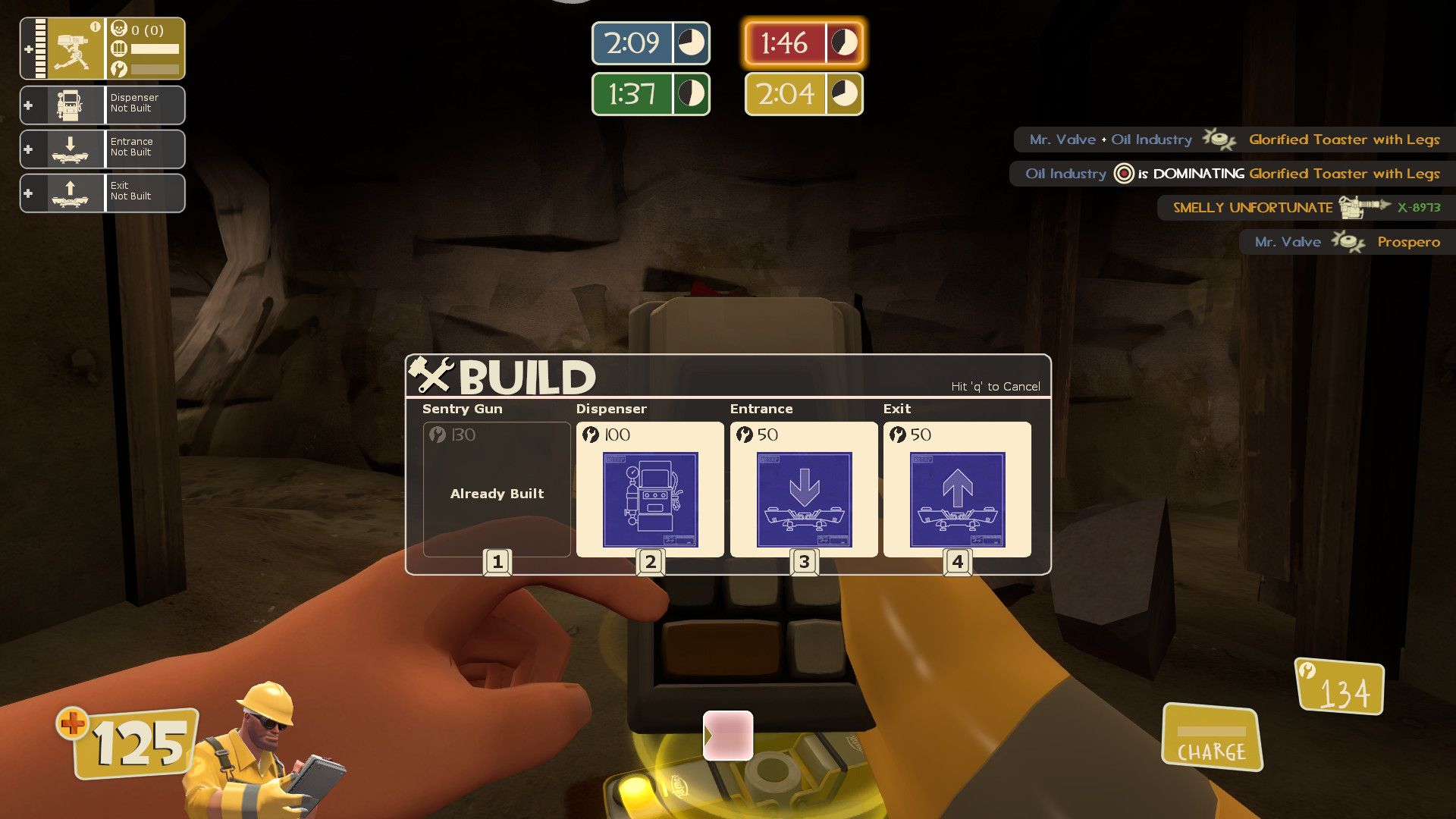Select the Exit teleporter blueprint
Viewport: 1456px width, 819px height.
tap(957, 499)
